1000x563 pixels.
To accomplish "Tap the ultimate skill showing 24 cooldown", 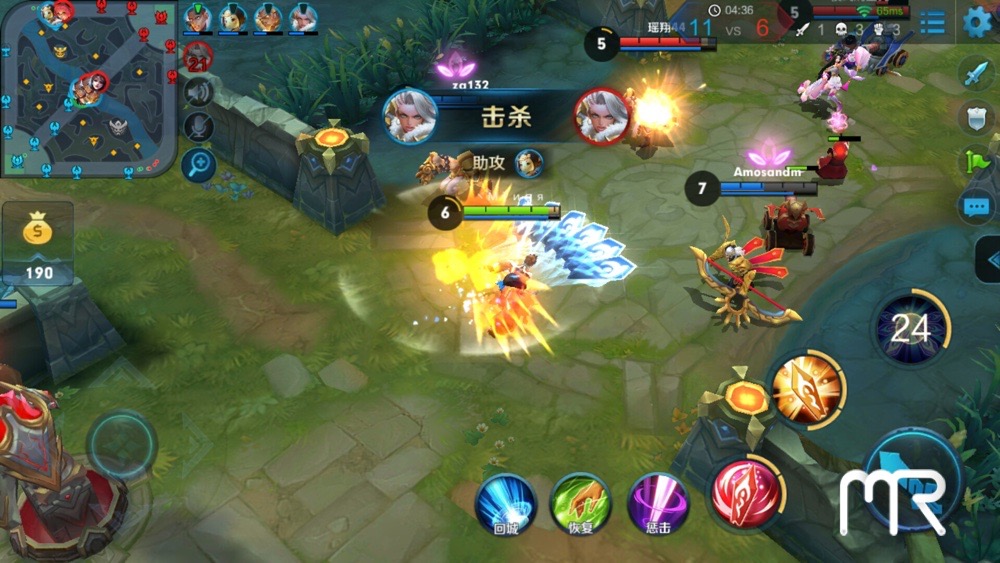I will tap(910, 328).
